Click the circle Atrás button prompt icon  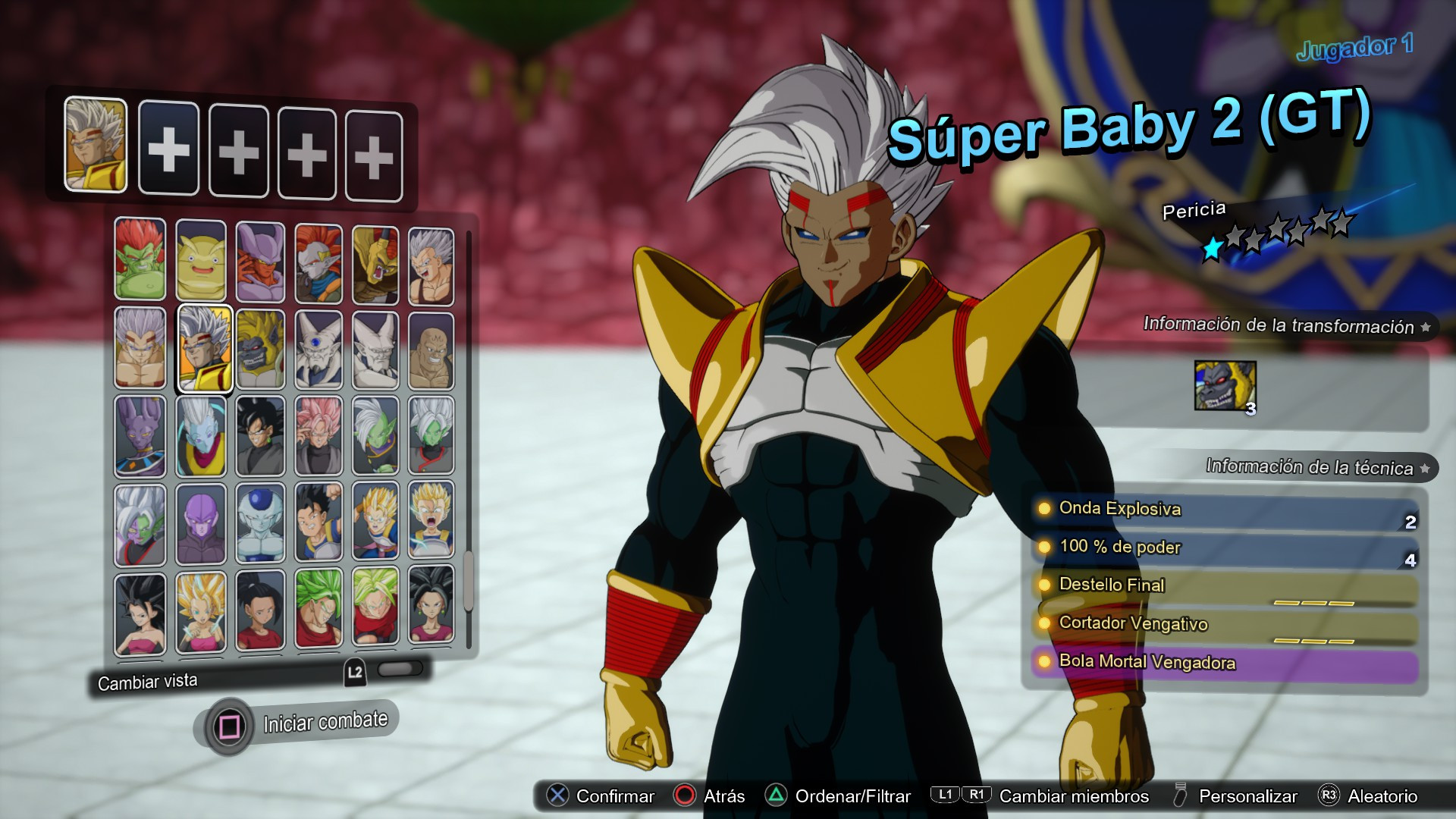[683, 796]
